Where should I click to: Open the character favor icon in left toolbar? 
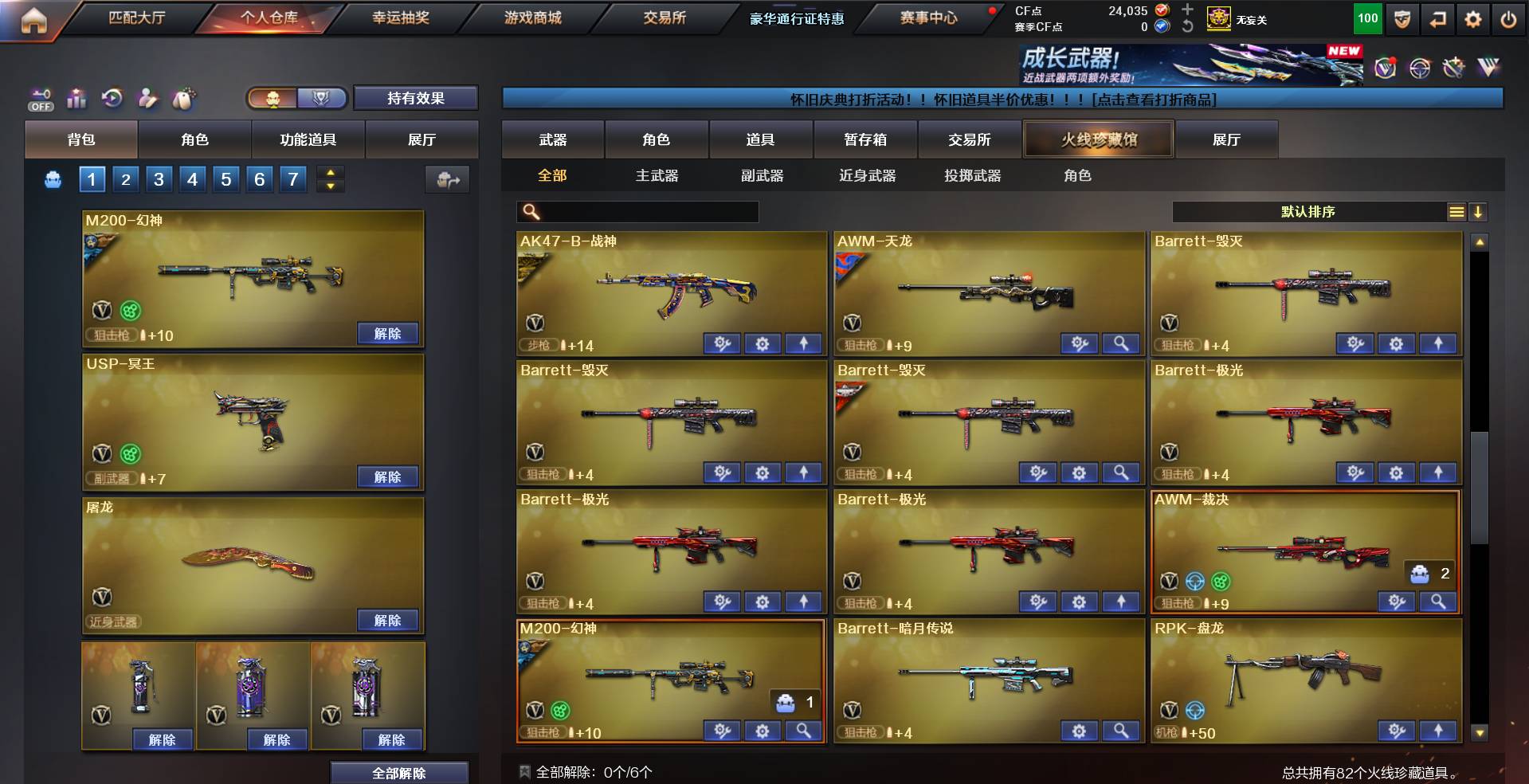[147, 100]
